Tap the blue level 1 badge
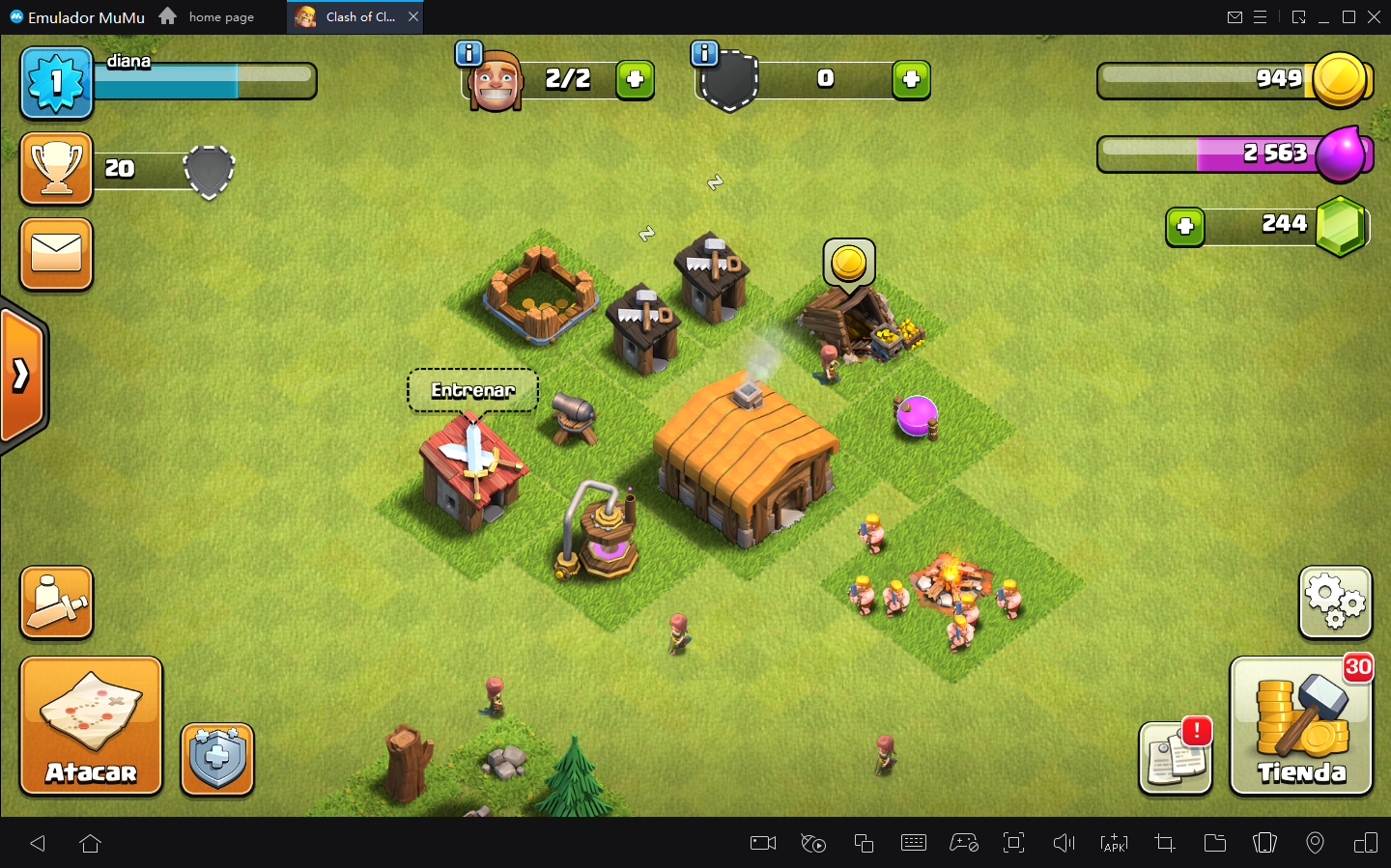Viewport: 1391px width, 868px height. click(57, 83)
